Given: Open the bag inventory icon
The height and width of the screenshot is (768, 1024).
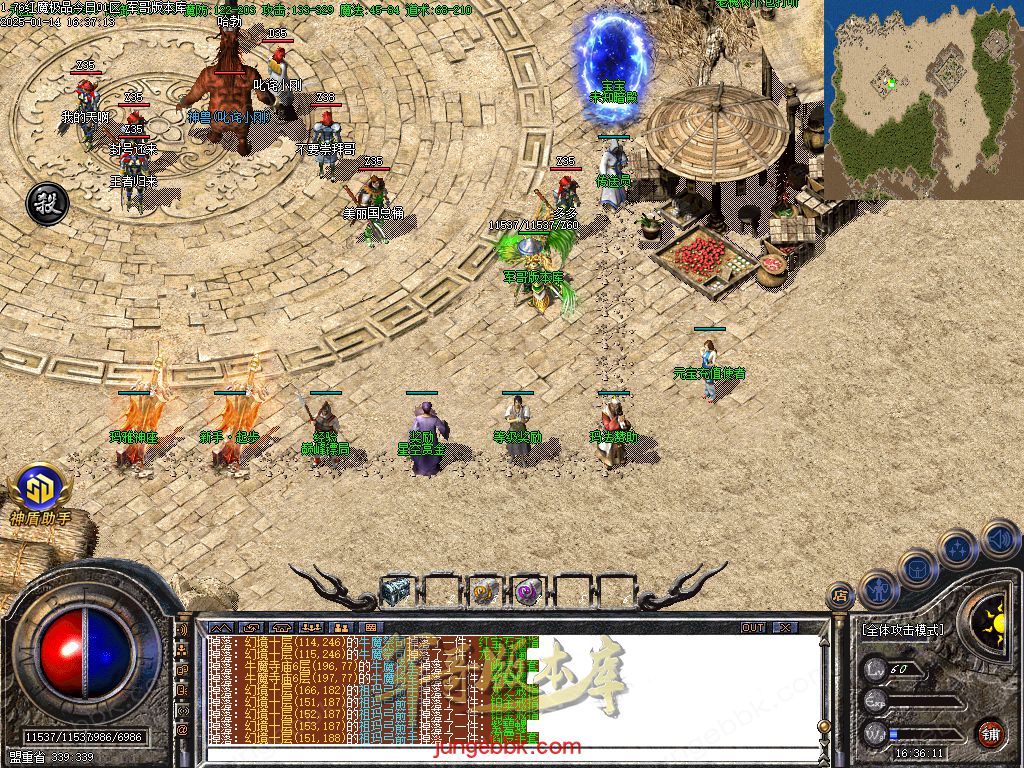Looking at the screenshot, I should tap(918, 568).
